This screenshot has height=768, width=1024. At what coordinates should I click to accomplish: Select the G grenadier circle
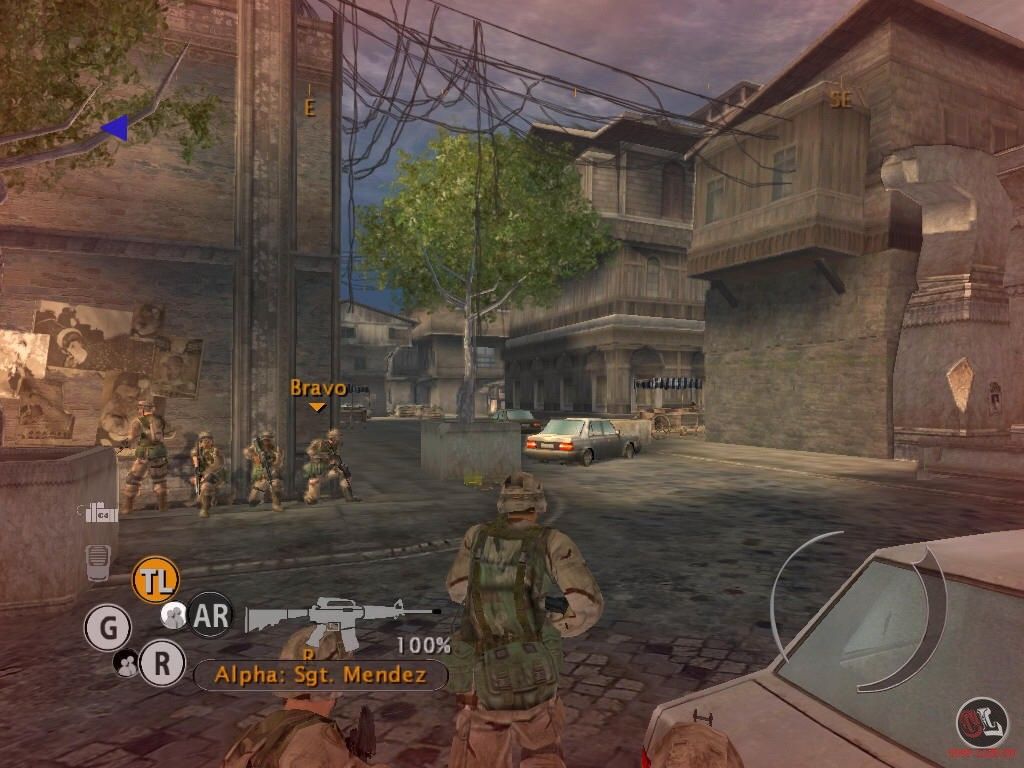107,629
